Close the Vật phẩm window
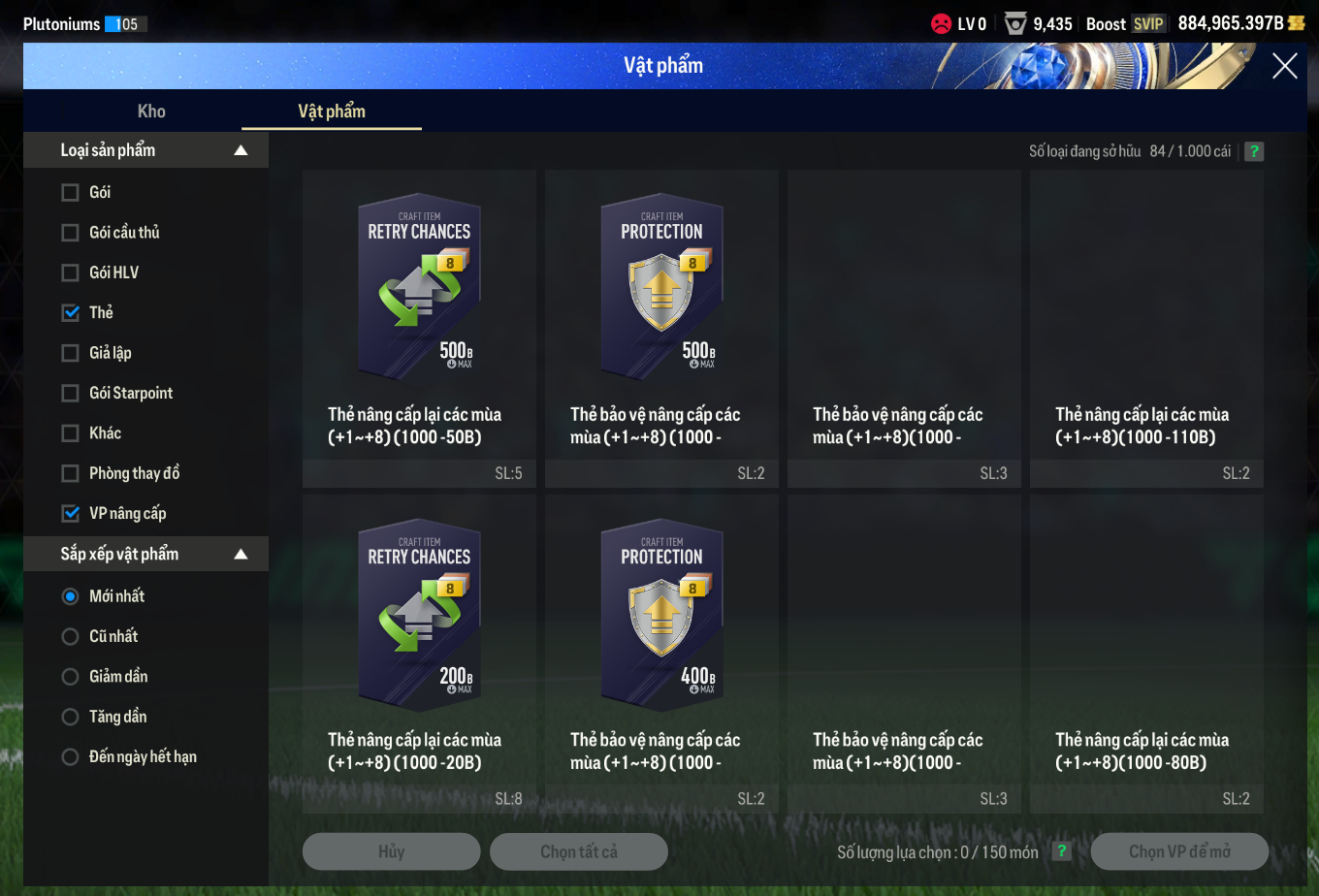The height and width of the screenshot is (896, 1319). click(x=1284, y=66)
